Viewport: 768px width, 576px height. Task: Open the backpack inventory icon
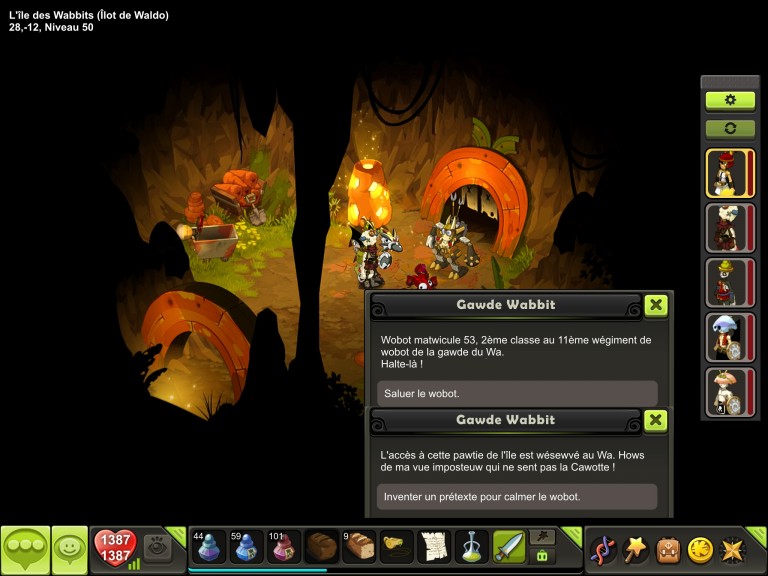(668, 550)
